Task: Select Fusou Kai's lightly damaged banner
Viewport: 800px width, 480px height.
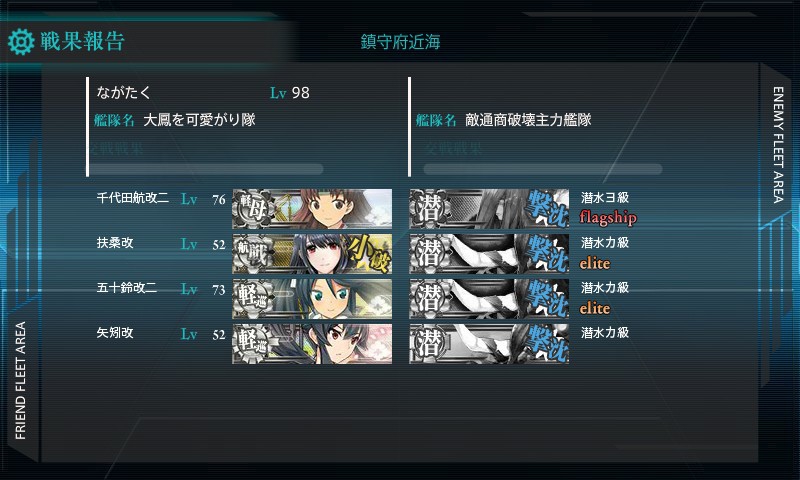Action: (x=312, y=253)
